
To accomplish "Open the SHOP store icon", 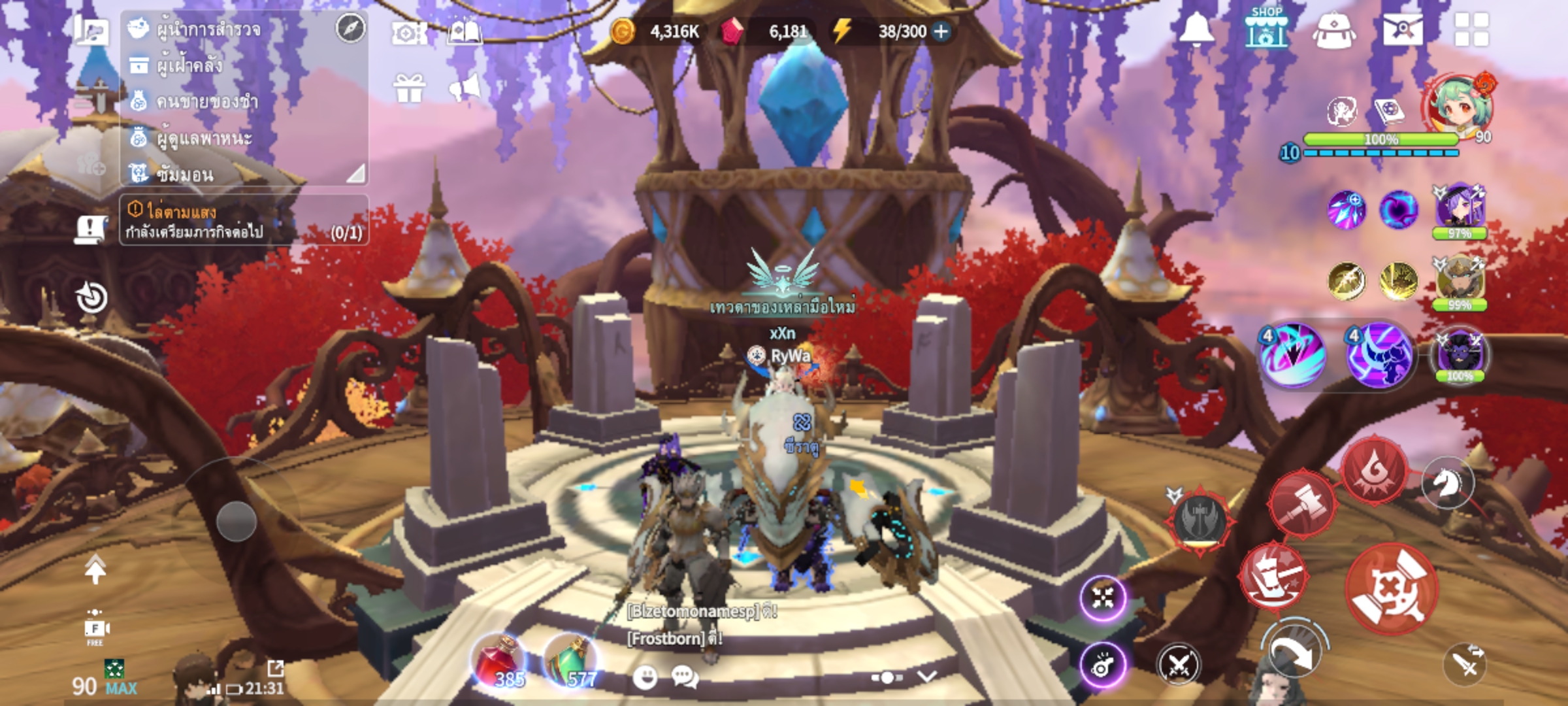I will coord(1266,29).
